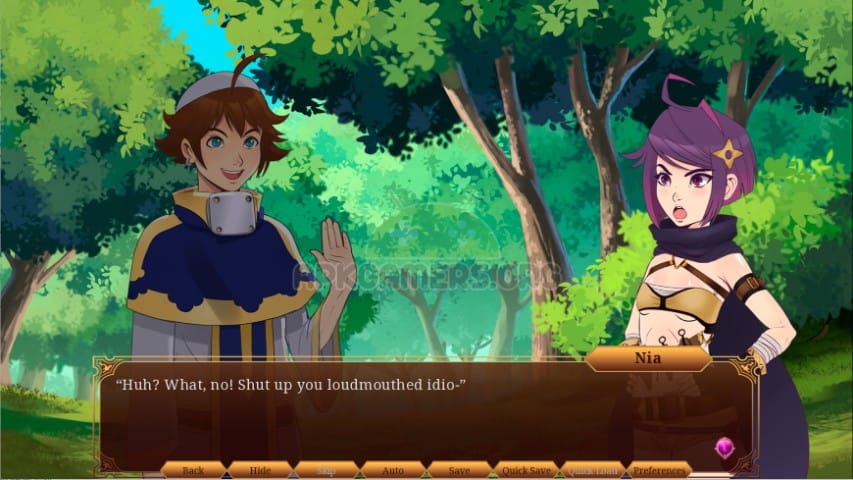
Task: Quick Load the last save
Action: pos(593,470)
